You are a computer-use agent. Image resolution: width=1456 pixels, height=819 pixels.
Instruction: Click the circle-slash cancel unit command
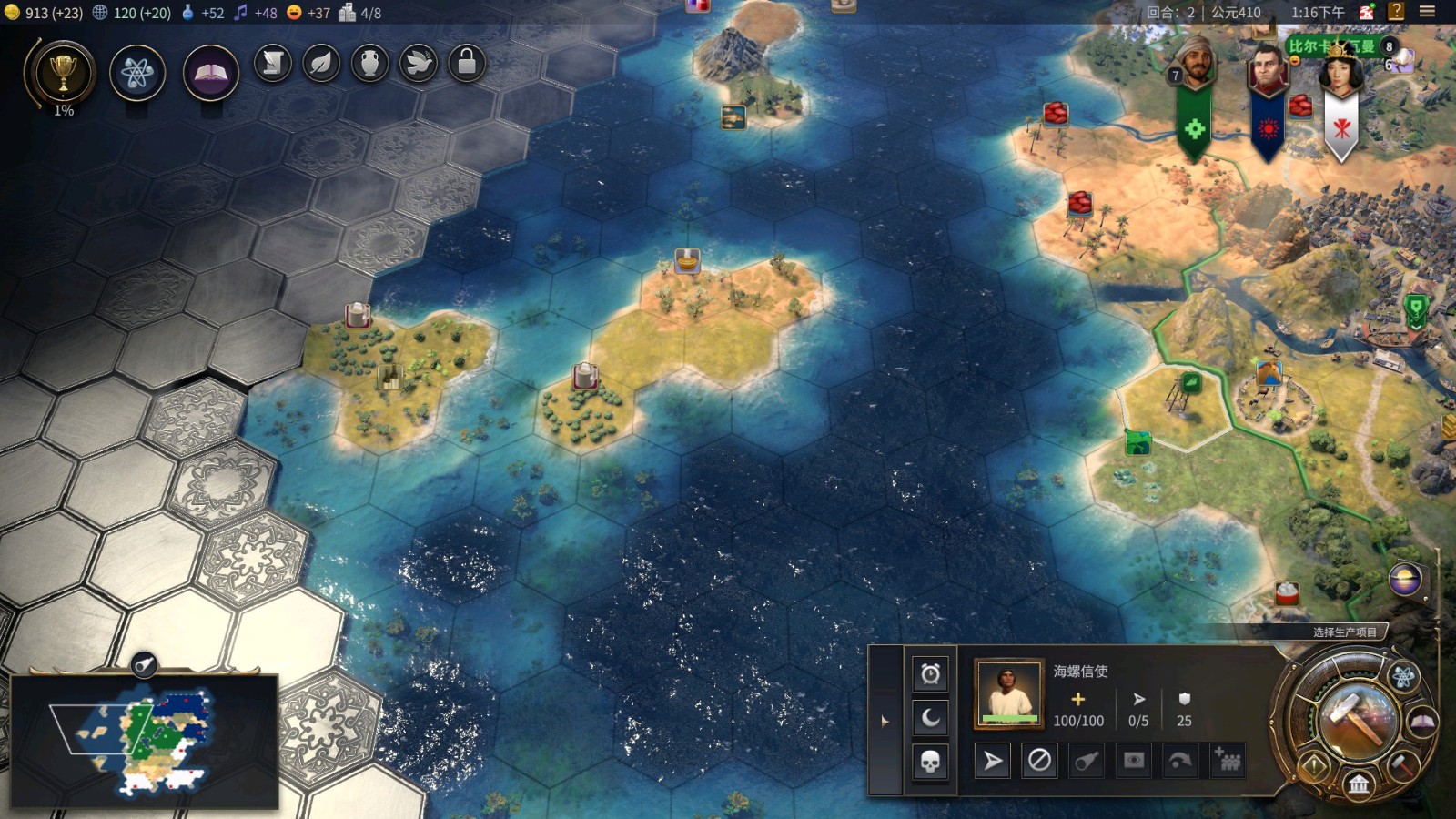[x=1039, y=761]
